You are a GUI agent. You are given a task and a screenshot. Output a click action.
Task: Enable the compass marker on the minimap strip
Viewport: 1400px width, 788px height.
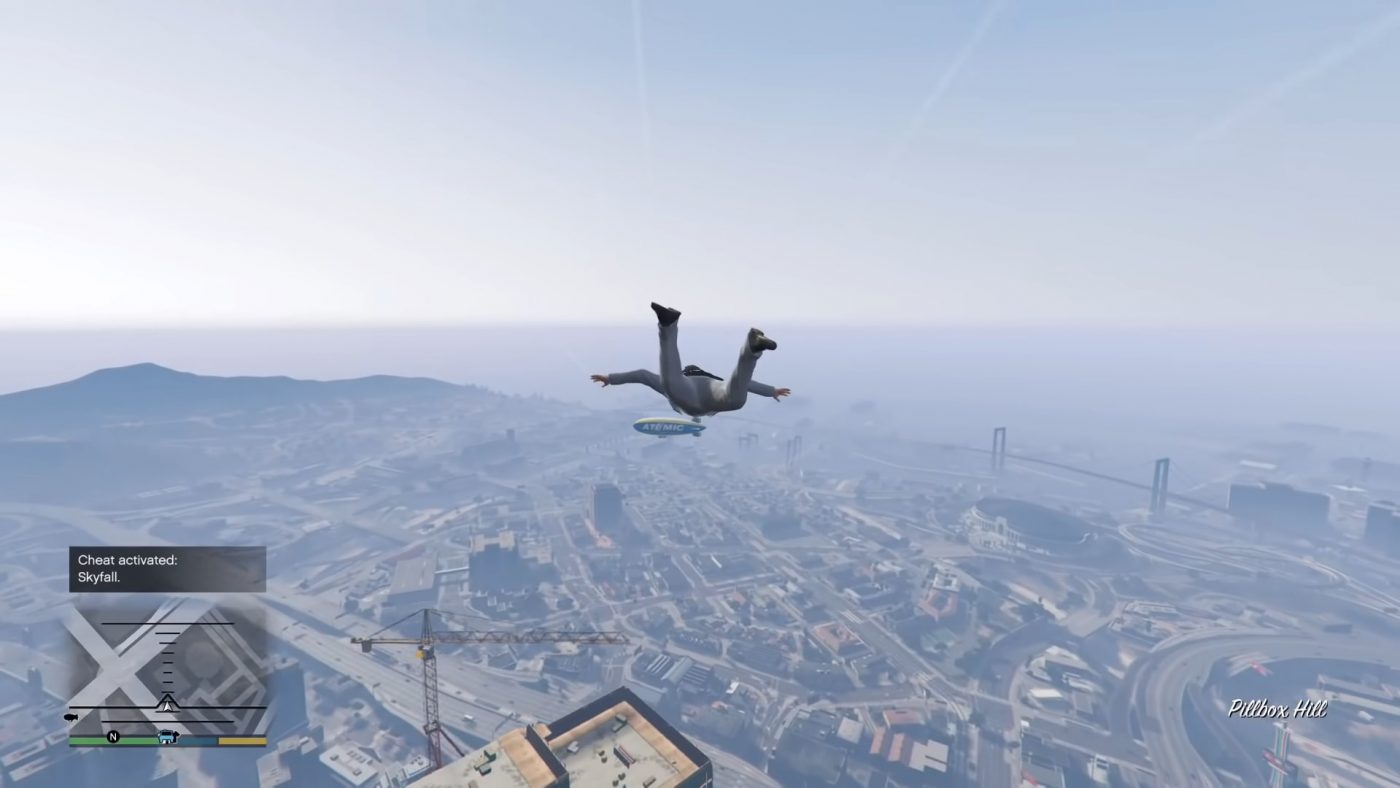pyautogui.click(x=113, y=735)
